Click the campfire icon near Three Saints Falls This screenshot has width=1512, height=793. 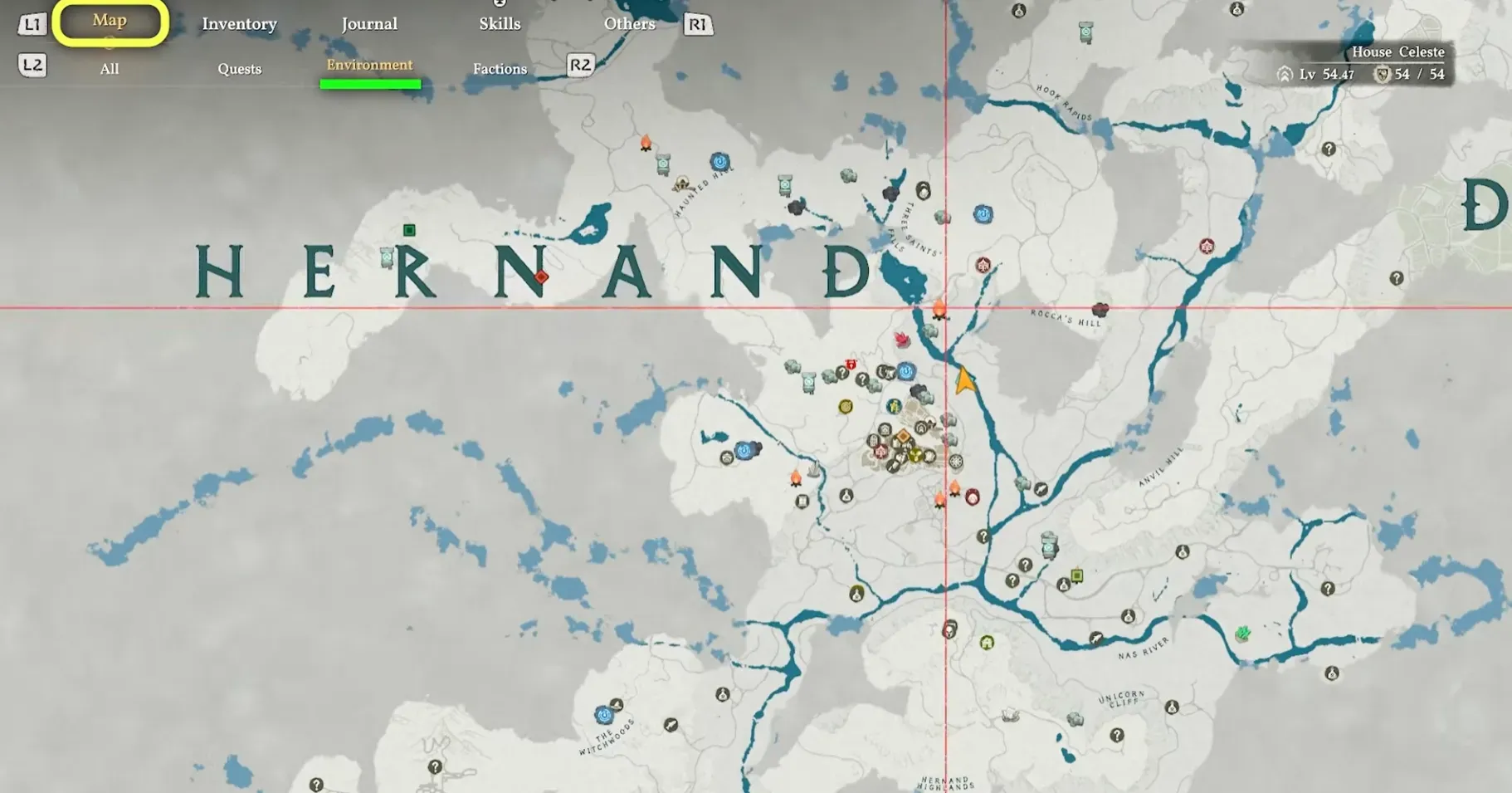pyautogui.click(x=938, y=308)
